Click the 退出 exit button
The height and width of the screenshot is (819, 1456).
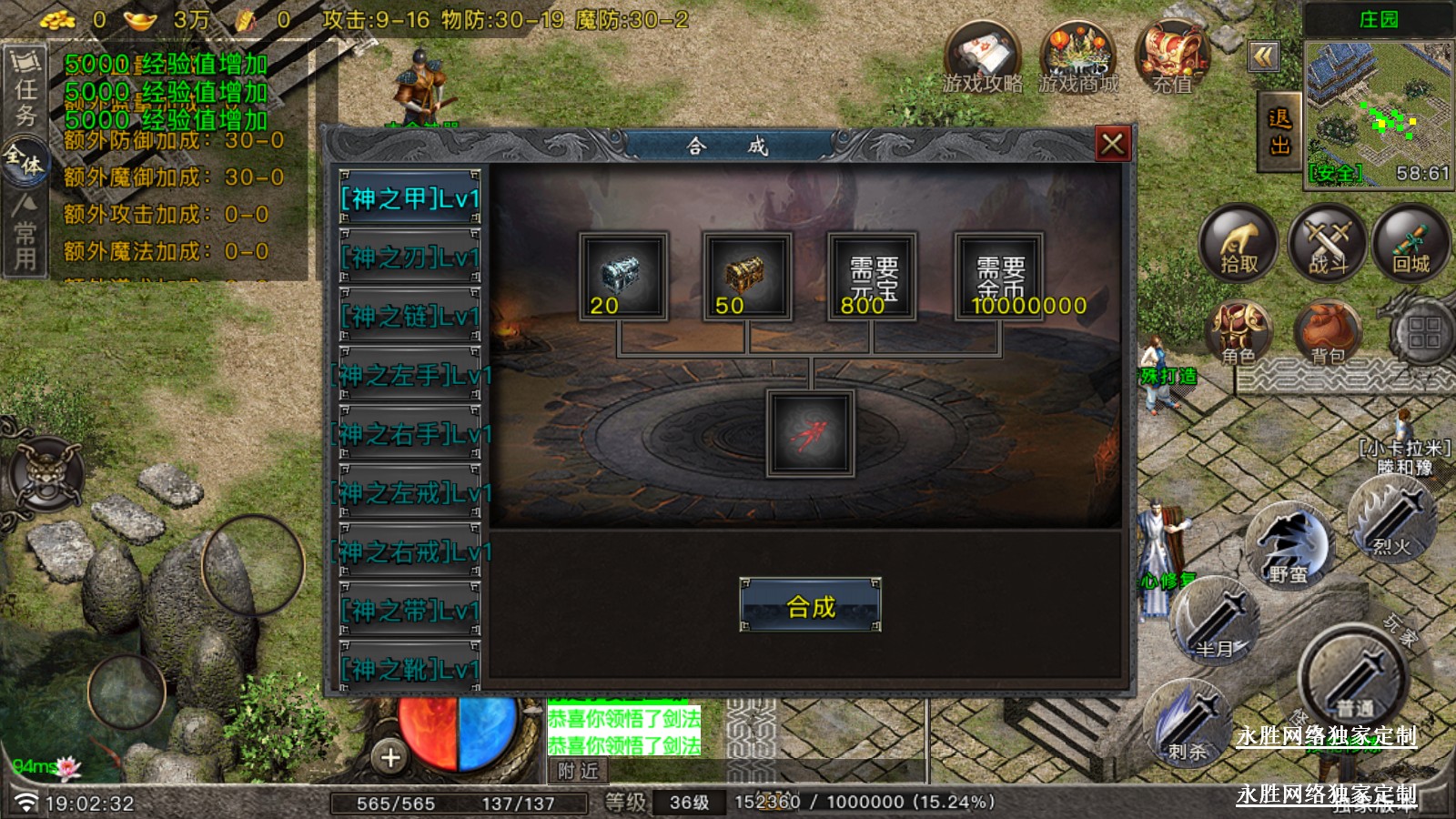[1279, 133]
